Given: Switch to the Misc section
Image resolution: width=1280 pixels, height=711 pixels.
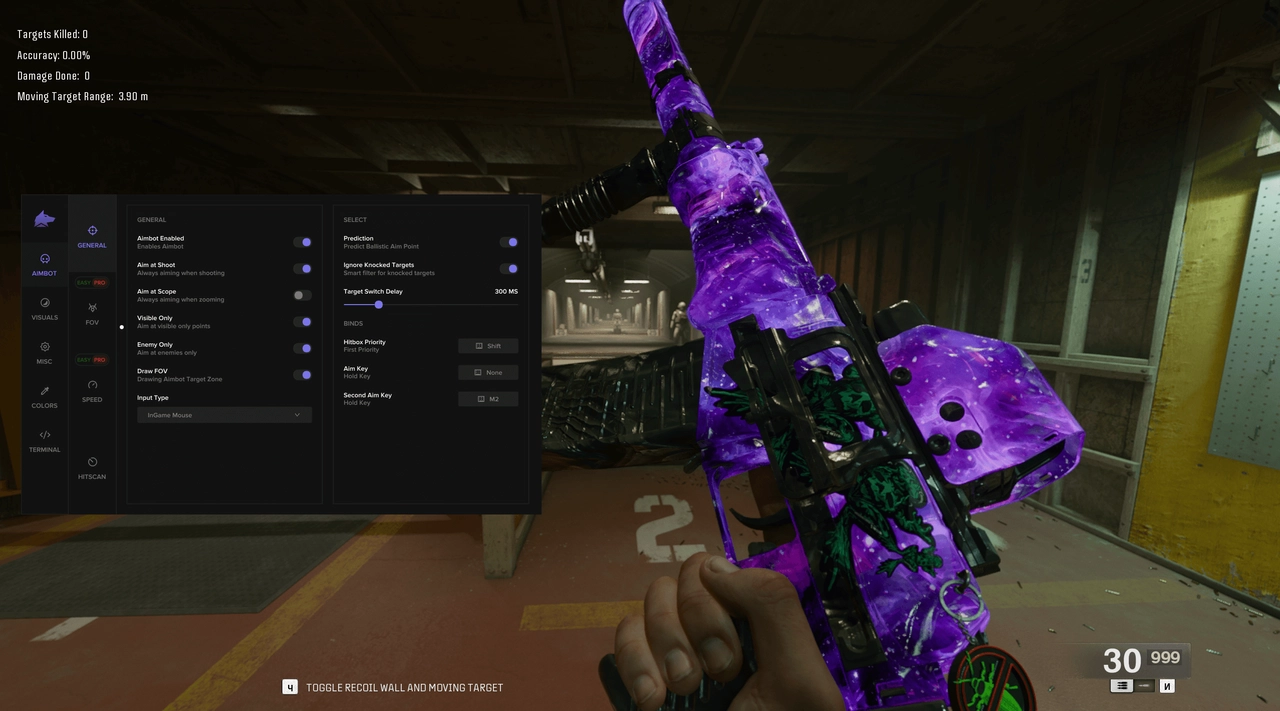Looking at the screenshot, I should [x=44, y=352].
